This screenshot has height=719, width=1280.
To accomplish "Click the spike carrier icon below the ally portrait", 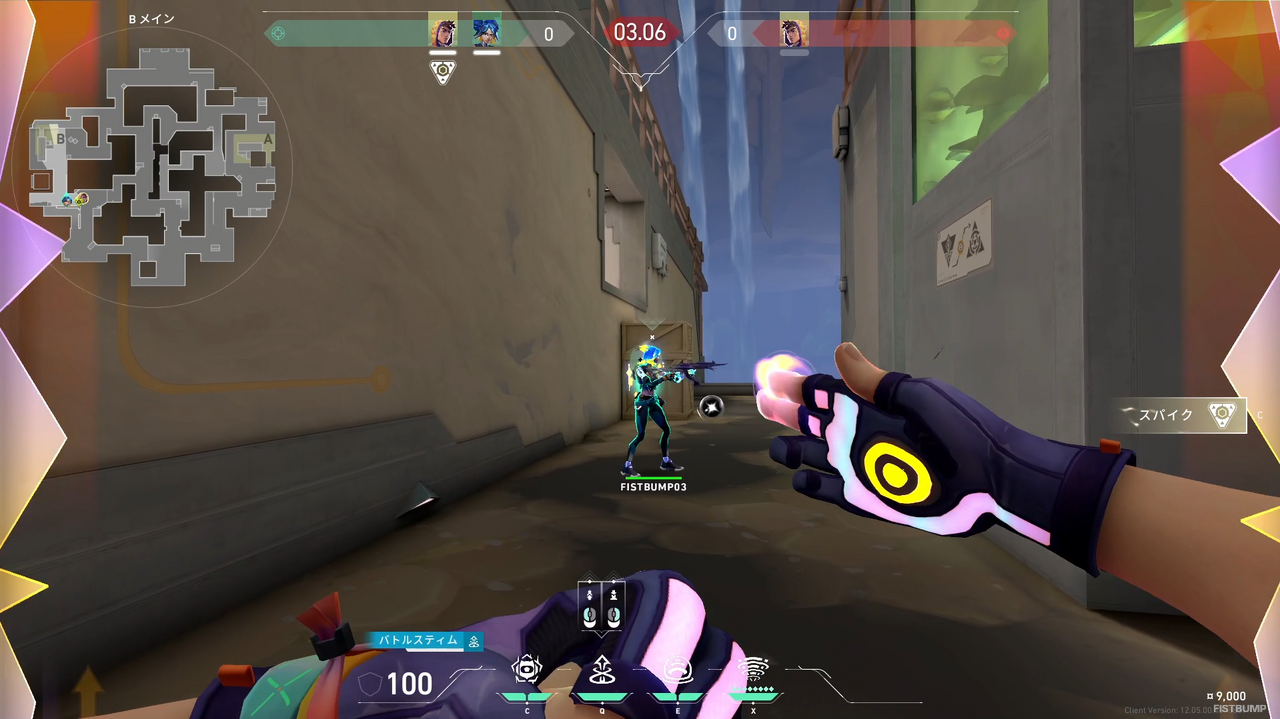I will (x=443, y=72).
